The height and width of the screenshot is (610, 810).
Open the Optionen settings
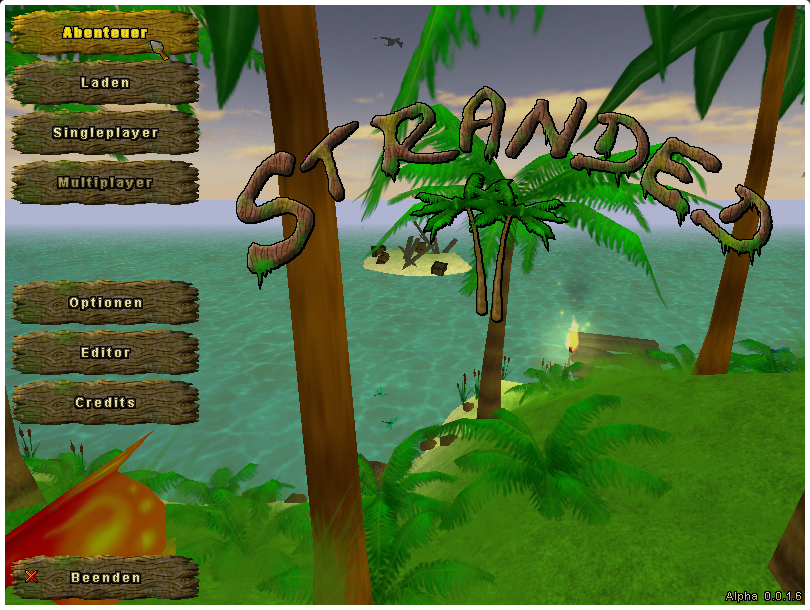[x=104, y=303]
